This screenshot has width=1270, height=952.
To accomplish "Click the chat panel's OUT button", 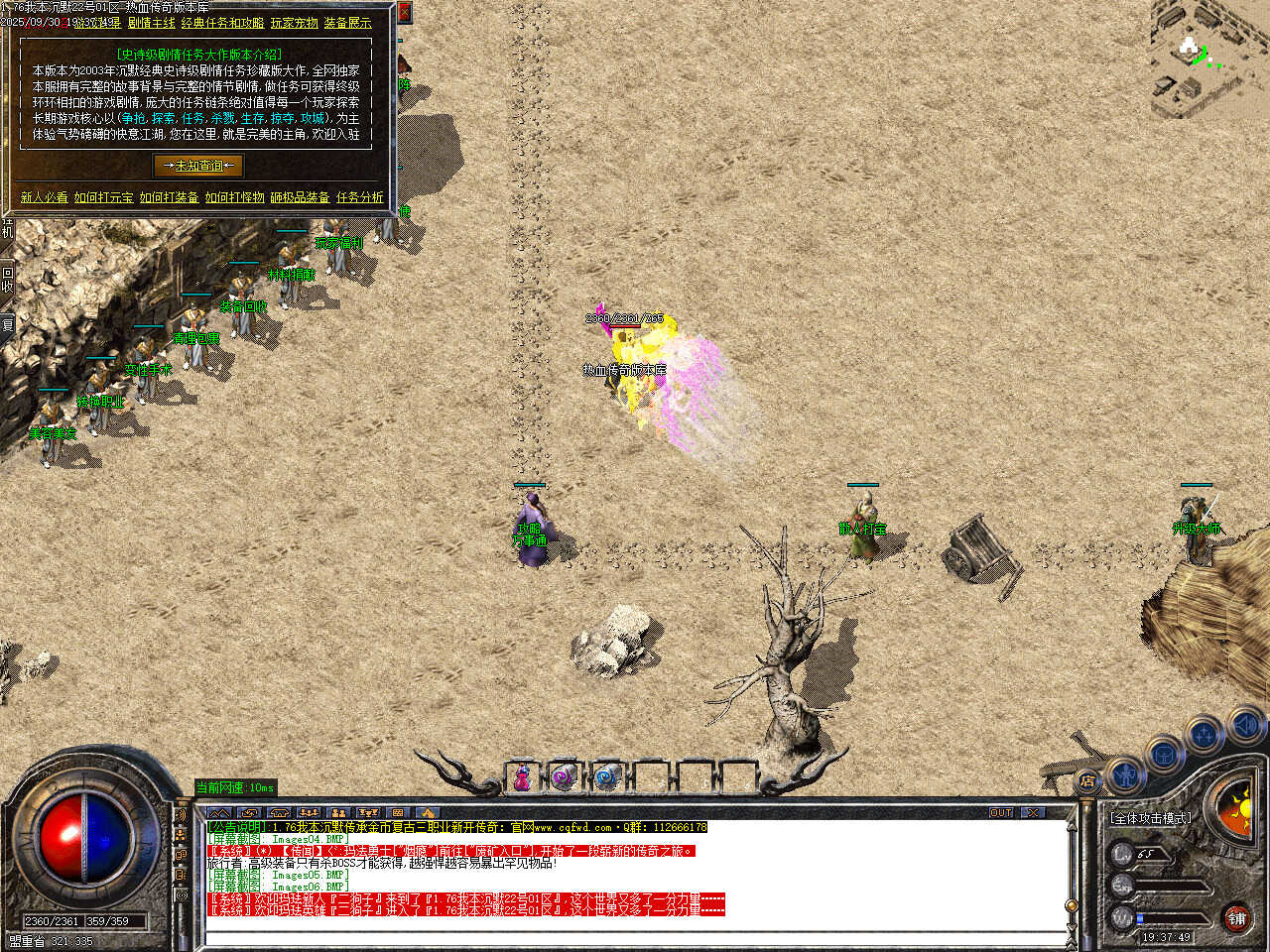I will click(x=1001, y=813).
